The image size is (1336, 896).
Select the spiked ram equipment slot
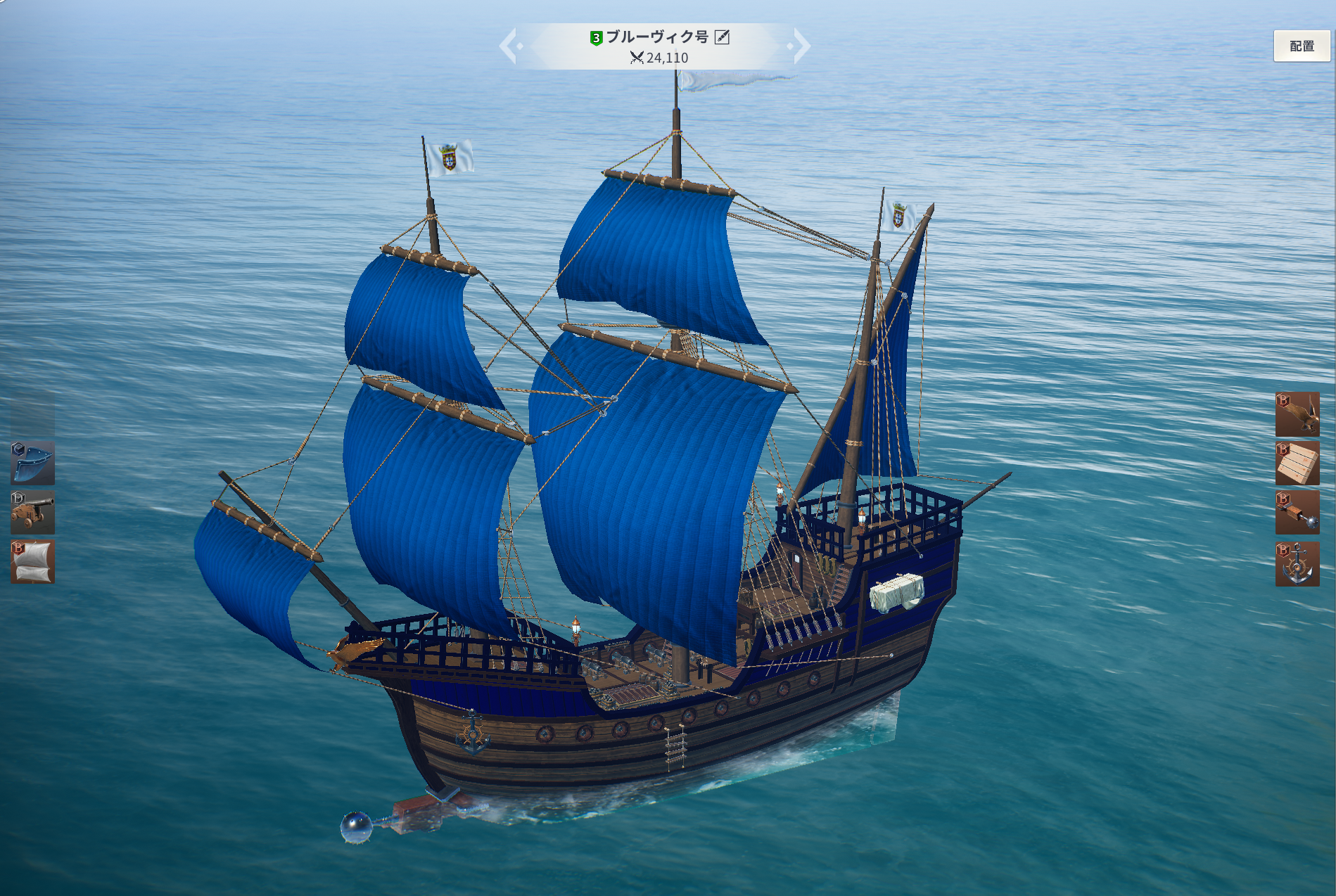pyautogui.click(x=1297, y=513)
